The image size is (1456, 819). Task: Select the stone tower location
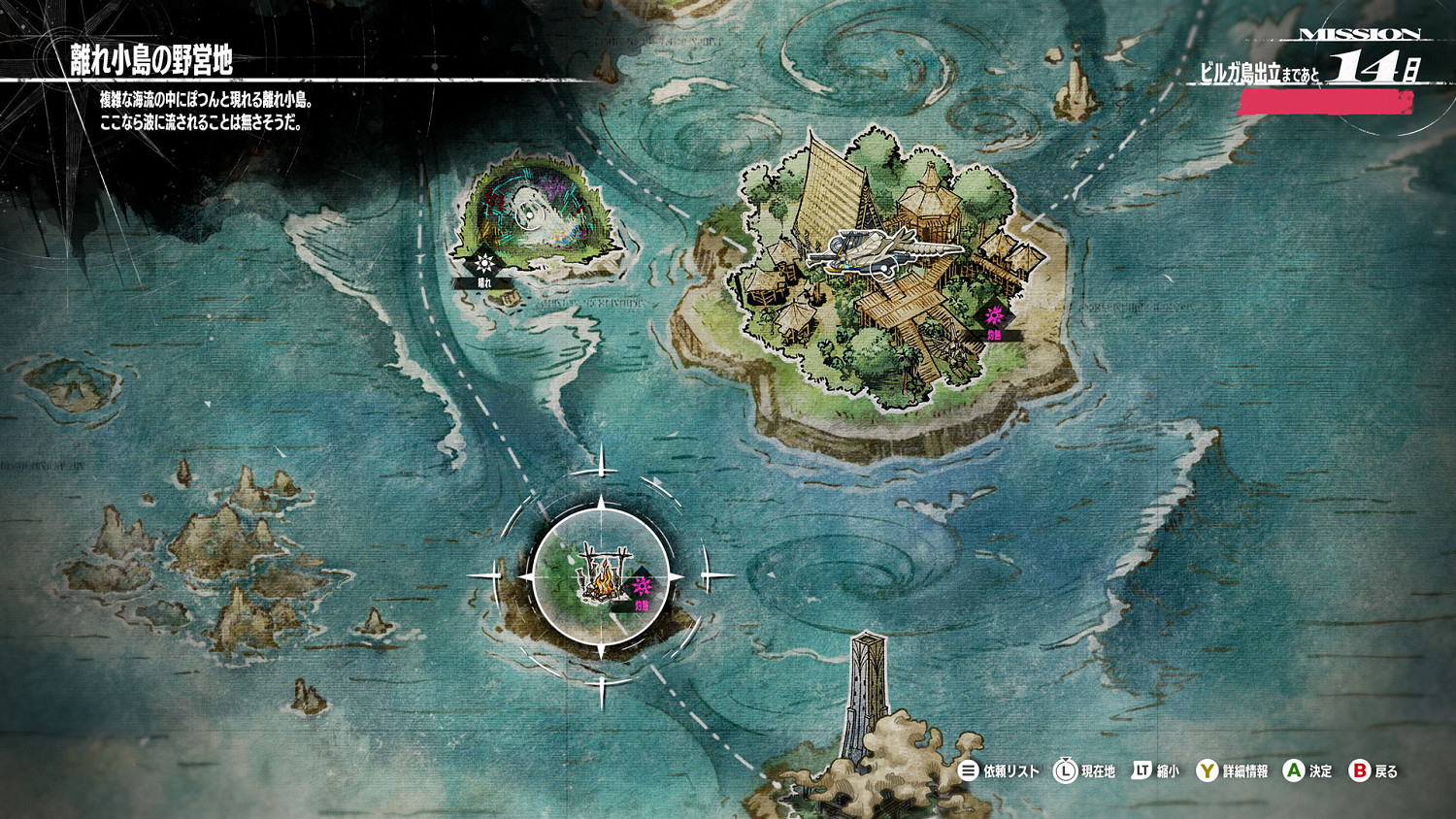point(866,691)
